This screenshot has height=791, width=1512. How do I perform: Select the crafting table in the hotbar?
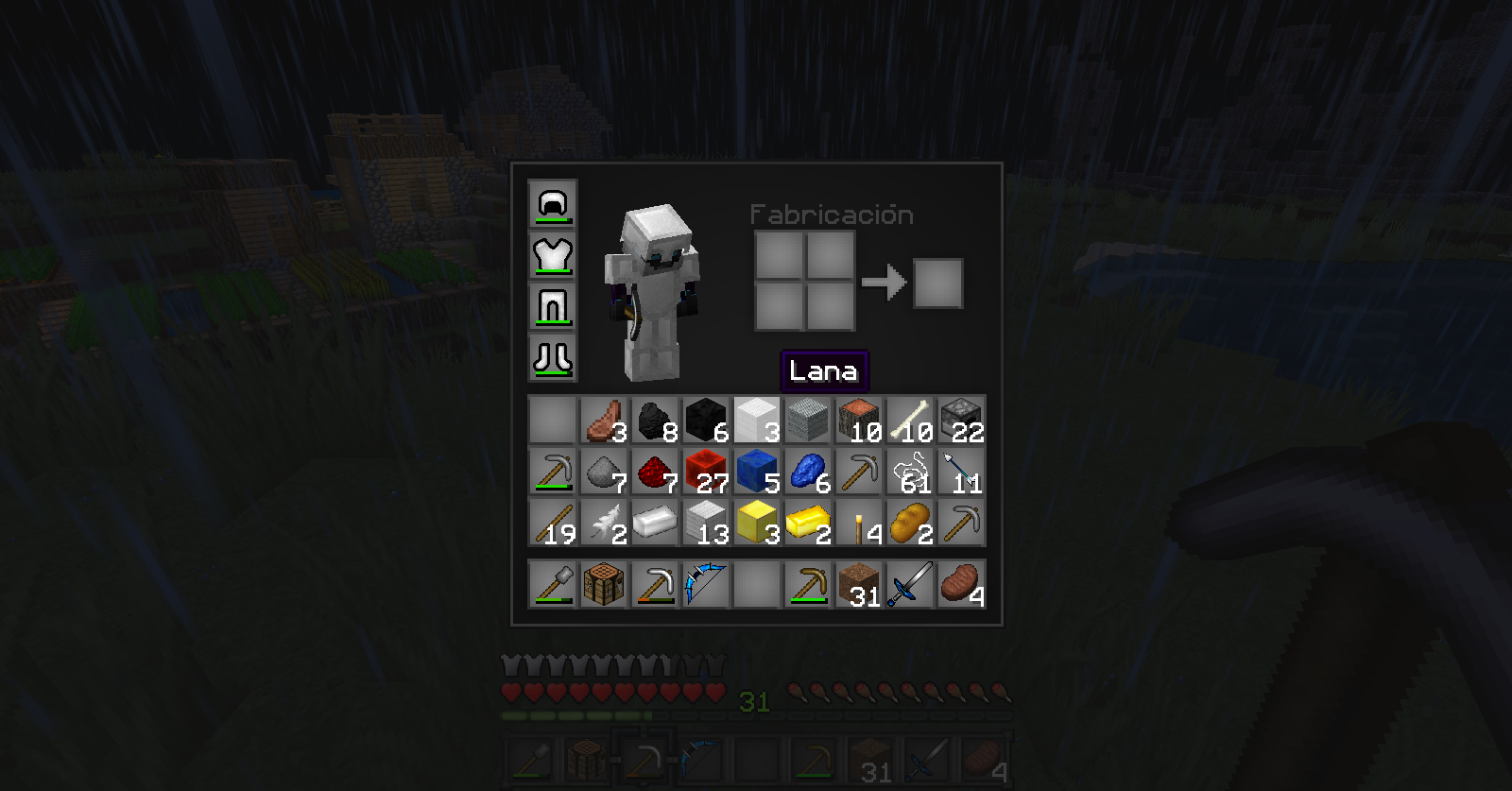tap(604, 583)
